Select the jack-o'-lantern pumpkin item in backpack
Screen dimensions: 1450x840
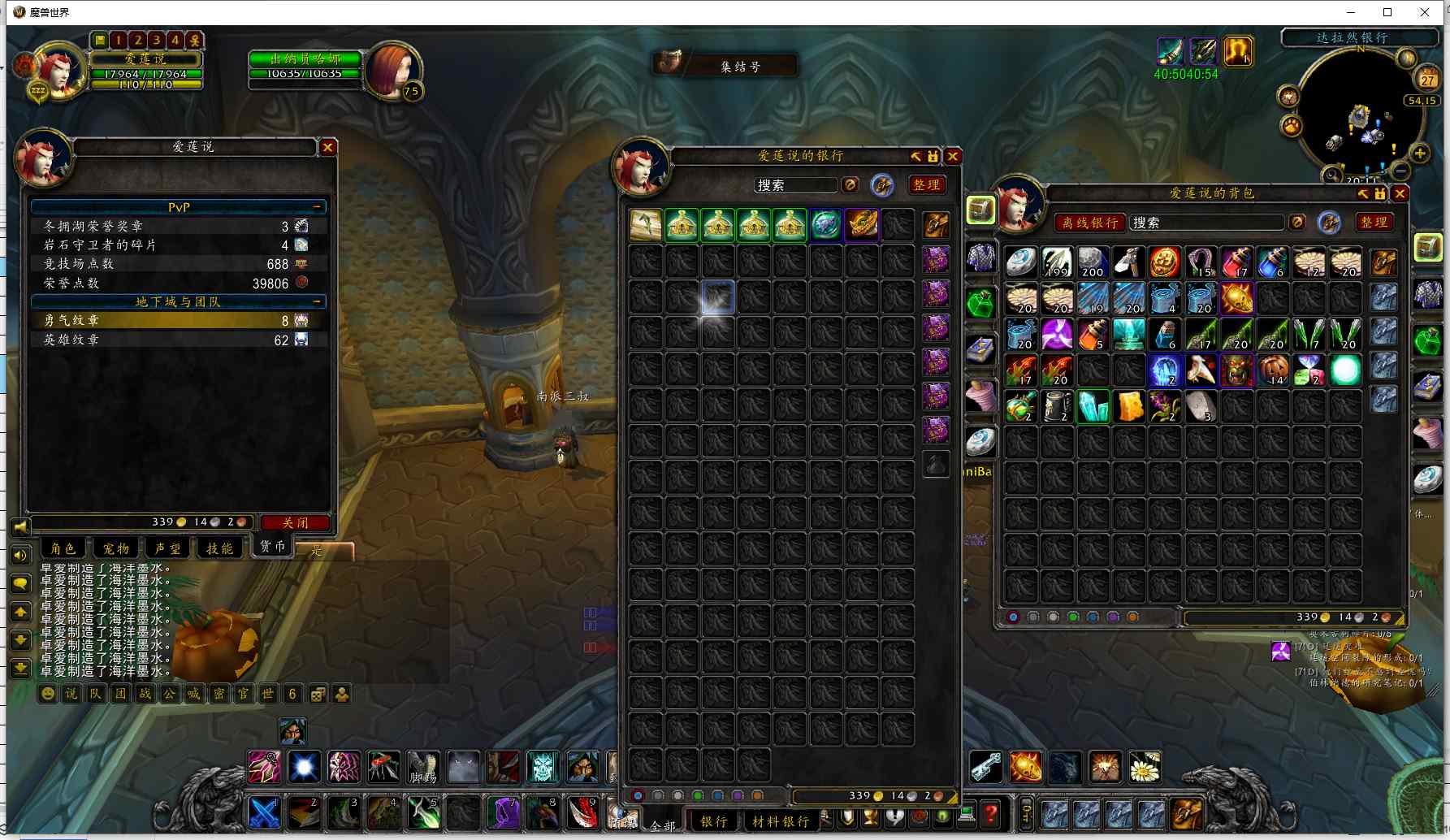tap(1273, 370)
